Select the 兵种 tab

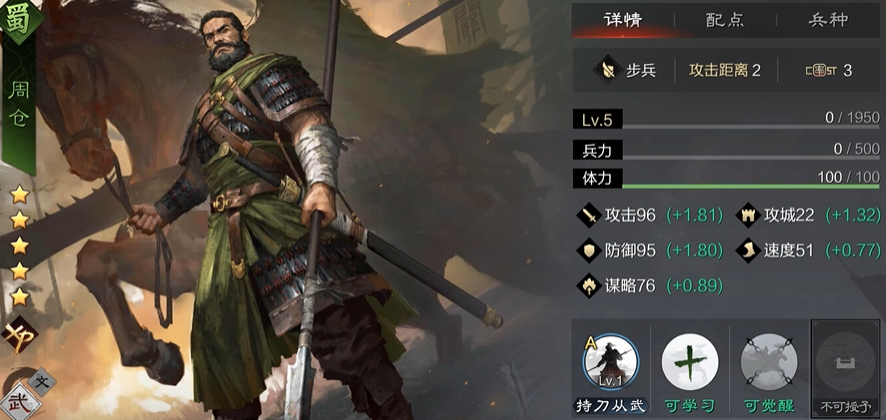click(828, 19)
